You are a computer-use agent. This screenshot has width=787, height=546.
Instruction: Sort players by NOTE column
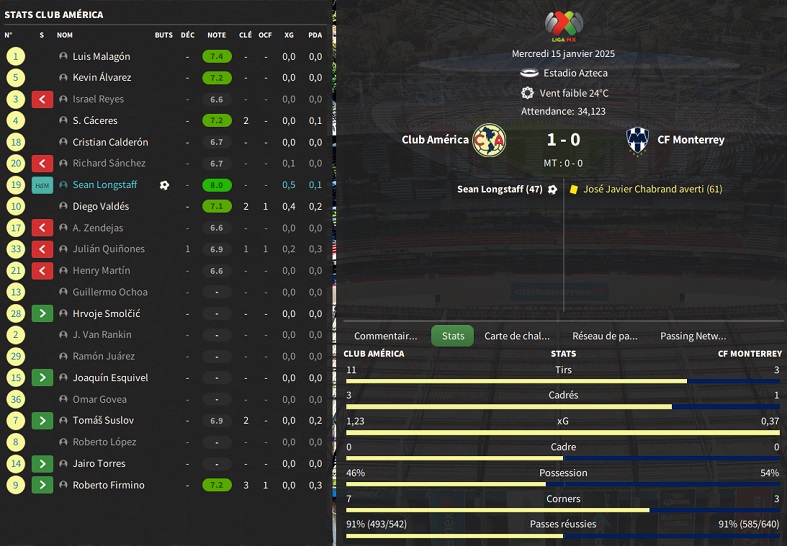pos(216,35)
